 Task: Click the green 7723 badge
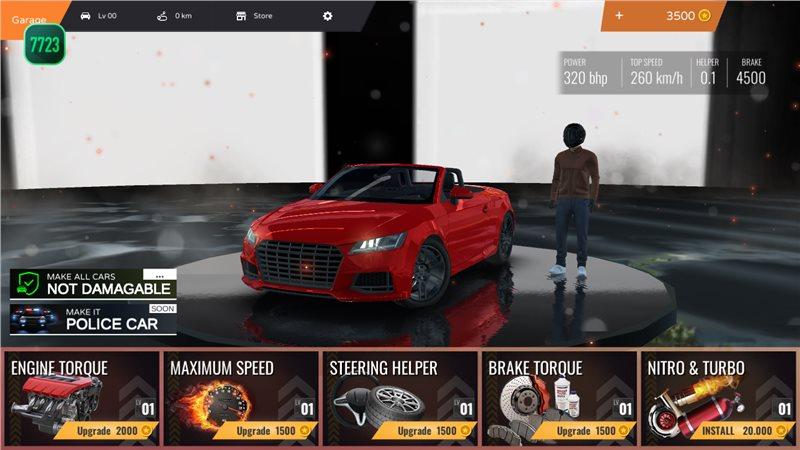[44, 46]
